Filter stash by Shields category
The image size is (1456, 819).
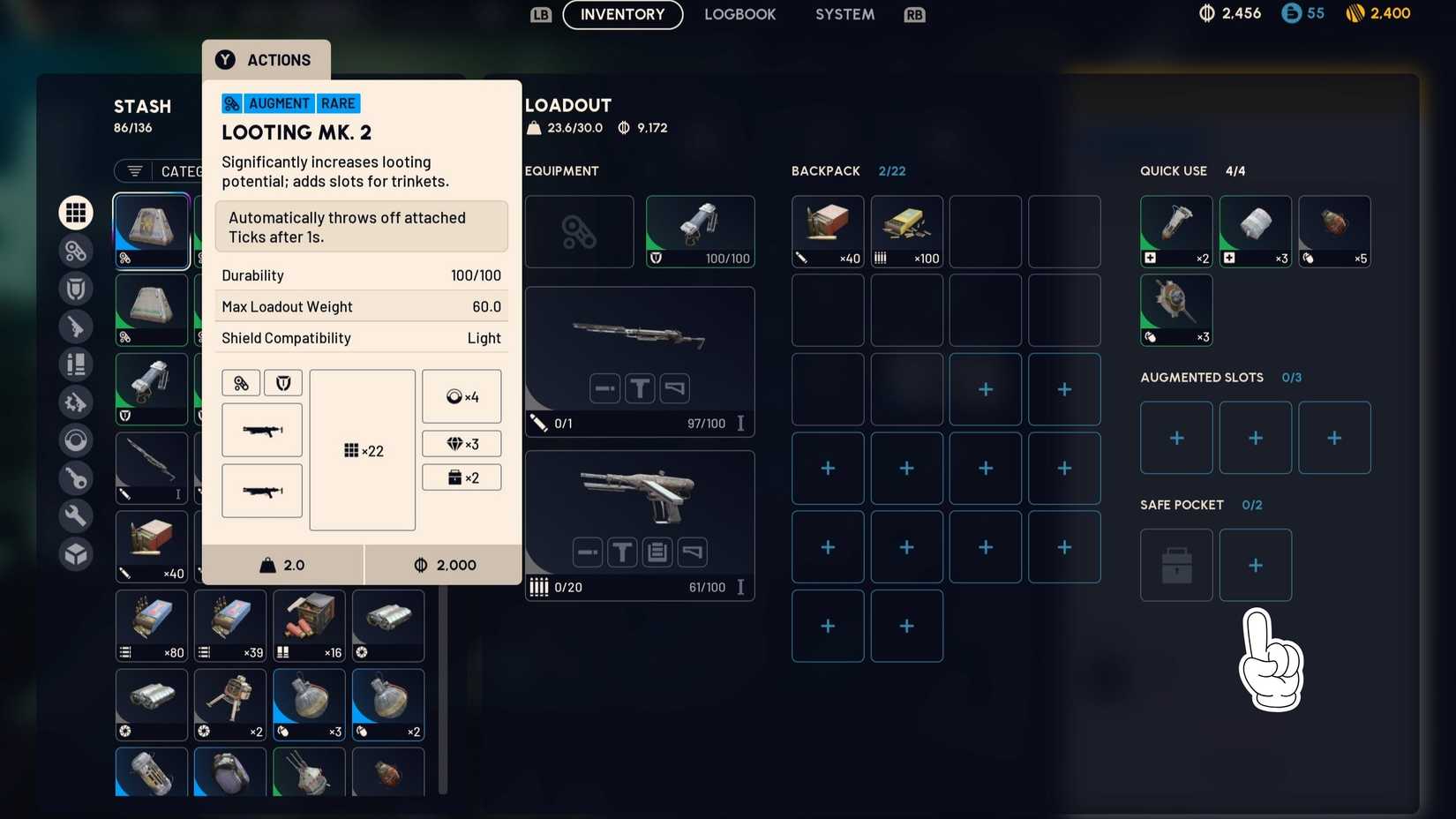[x=75, y=288]
